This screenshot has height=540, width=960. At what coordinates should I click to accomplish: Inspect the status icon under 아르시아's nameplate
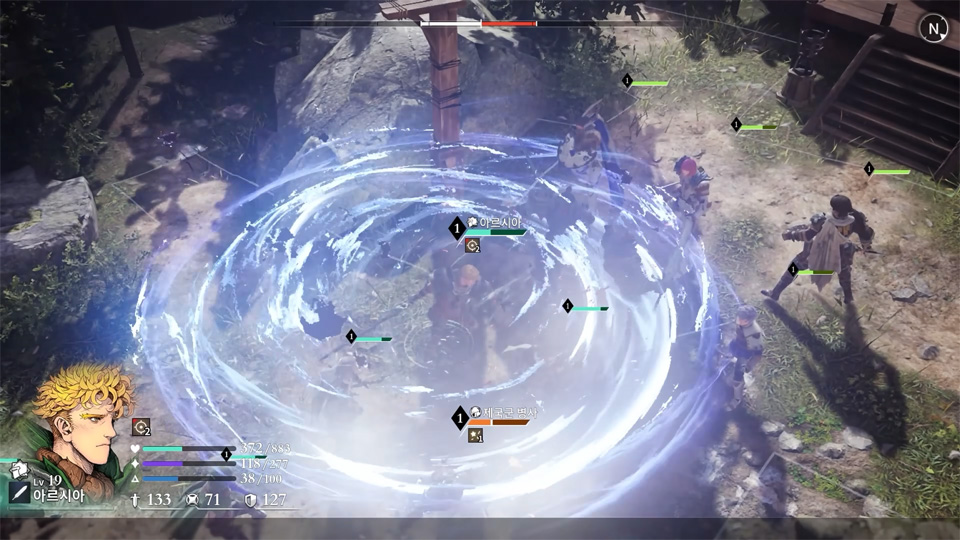(x=472, y=245)
